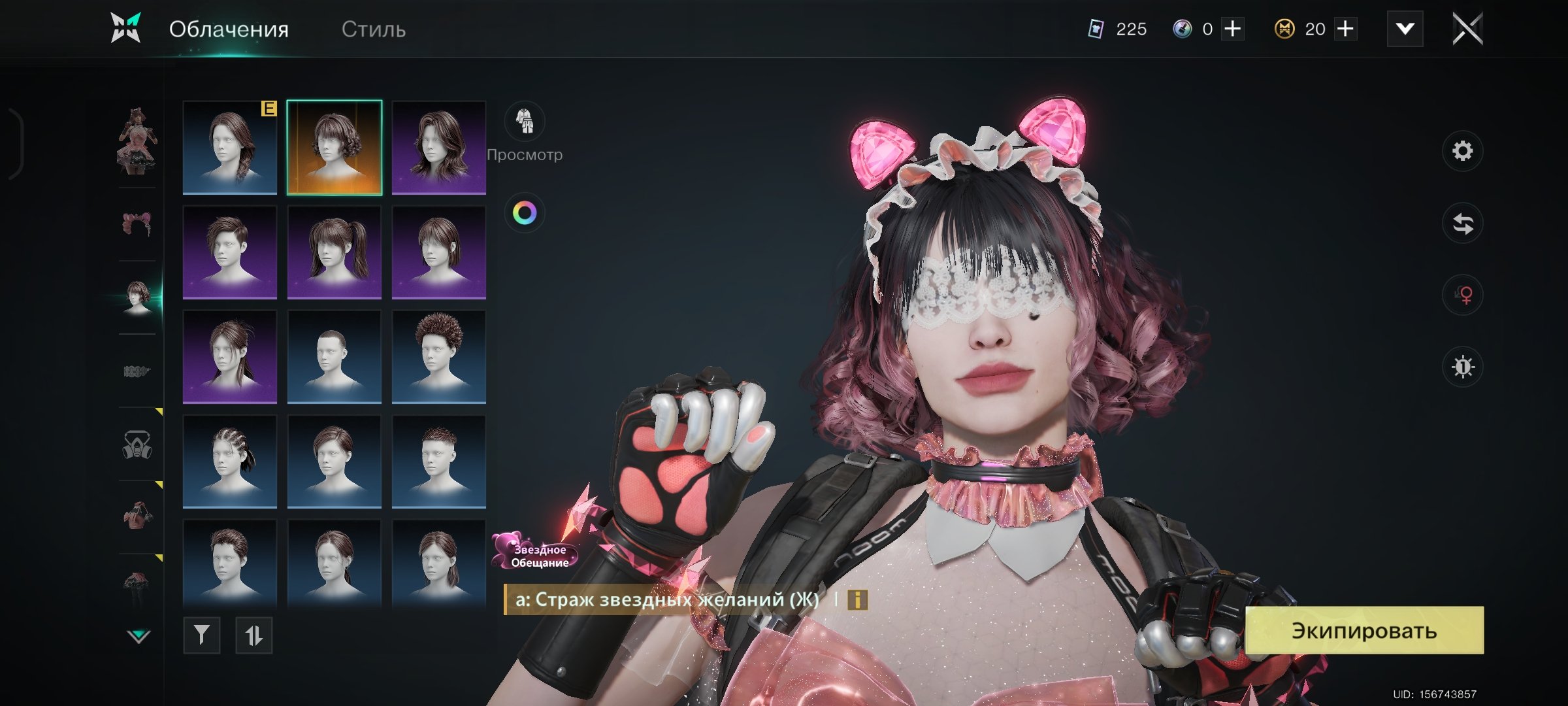Toggle the female gender icon
1568x706 pixels.
(x=1462, y=295)
